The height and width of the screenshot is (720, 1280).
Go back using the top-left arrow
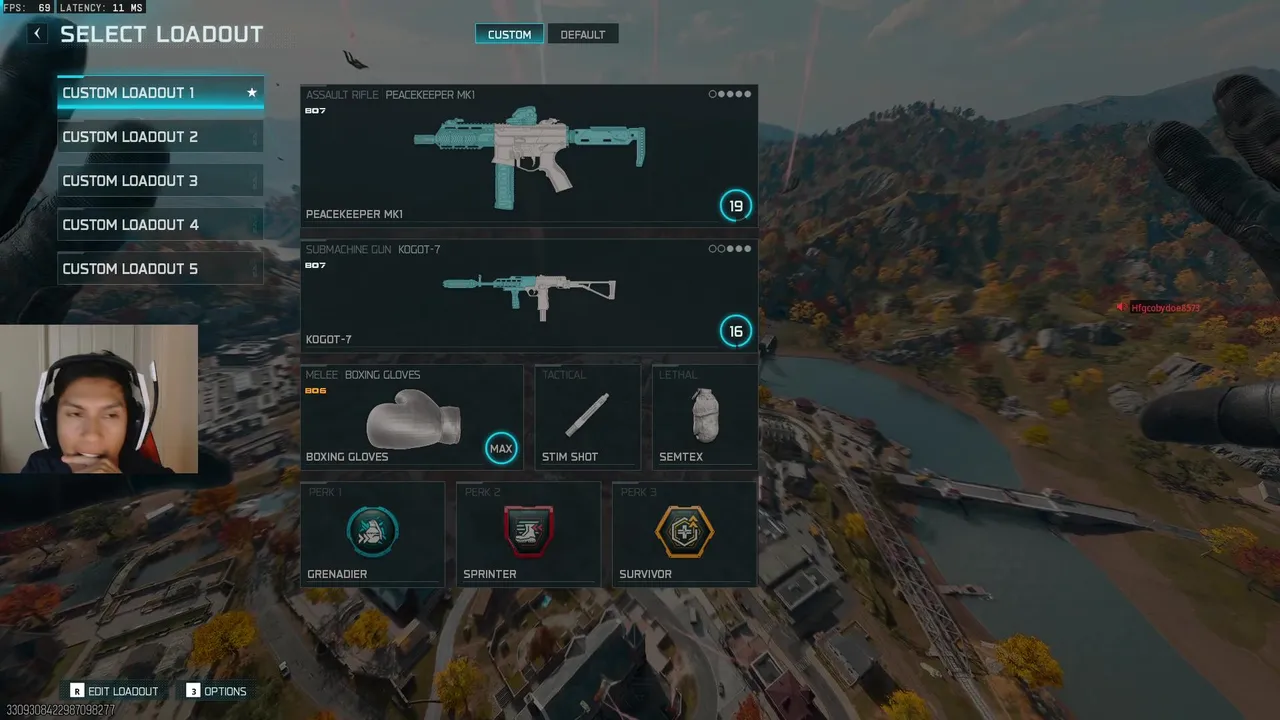[37, 34]
